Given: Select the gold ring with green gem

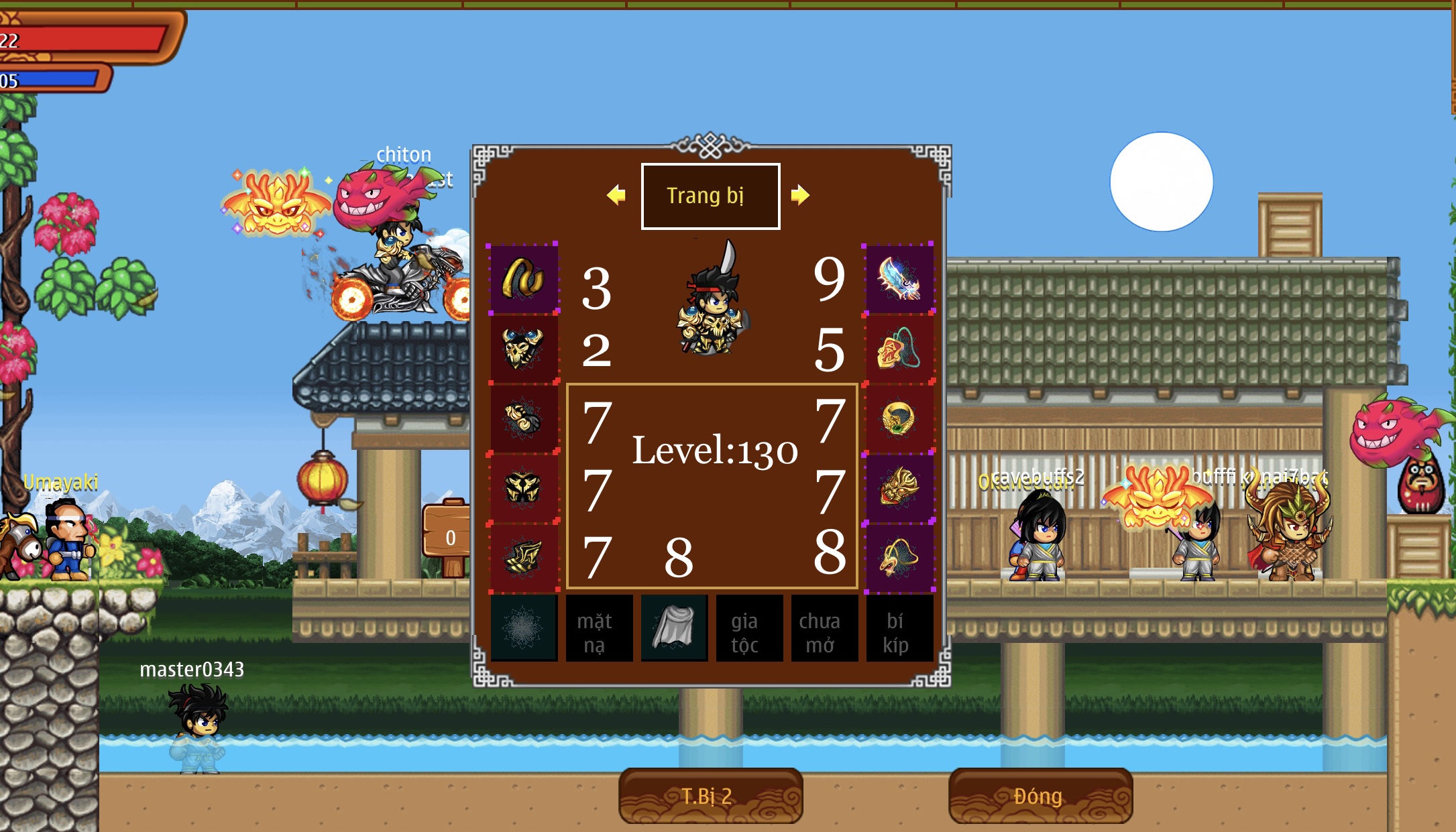Looking at the screenshot, I should [899, 418].
